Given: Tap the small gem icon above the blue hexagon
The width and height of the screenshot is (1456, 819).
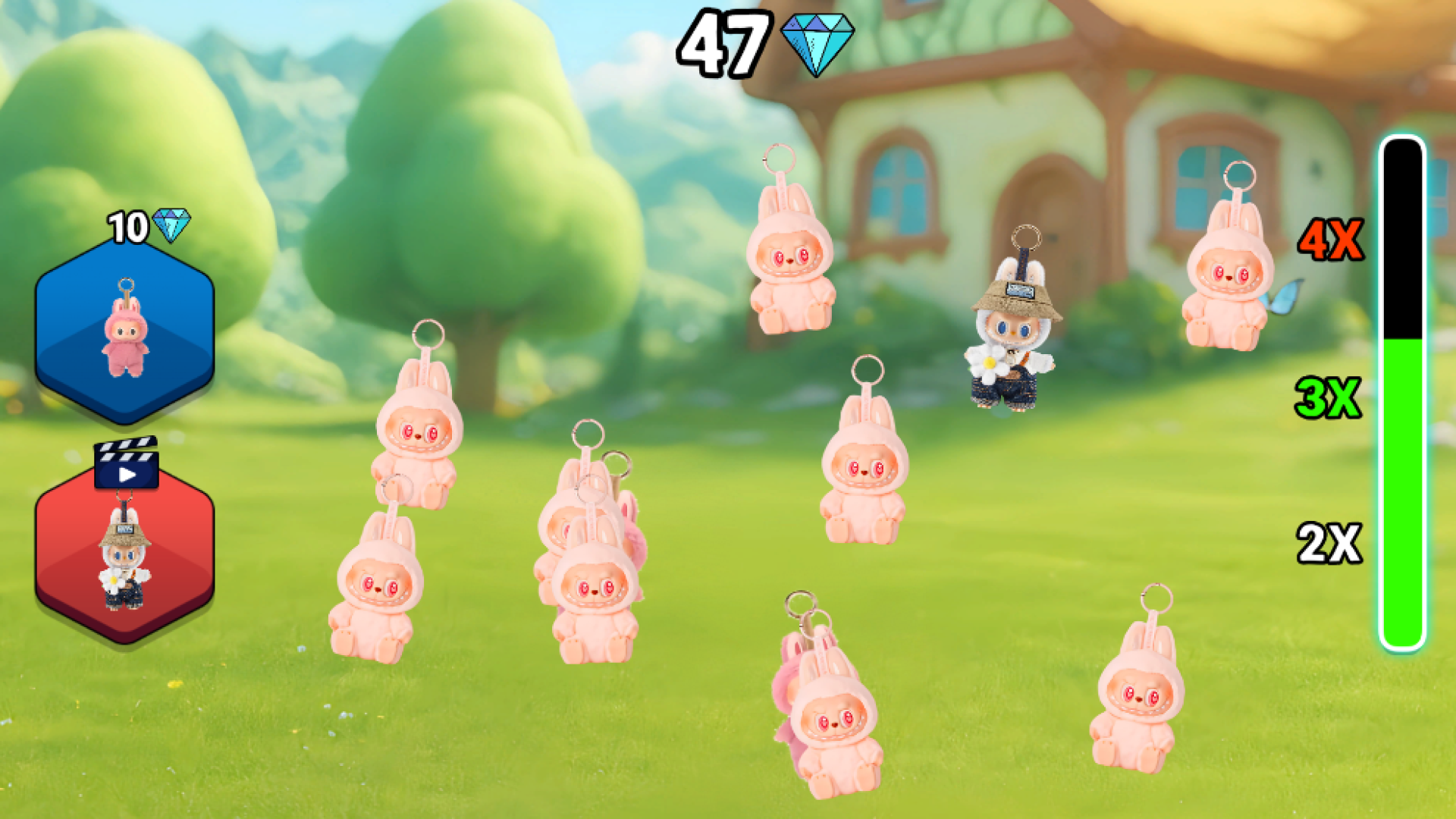Looking at the screenshot, I should [171, 225].
